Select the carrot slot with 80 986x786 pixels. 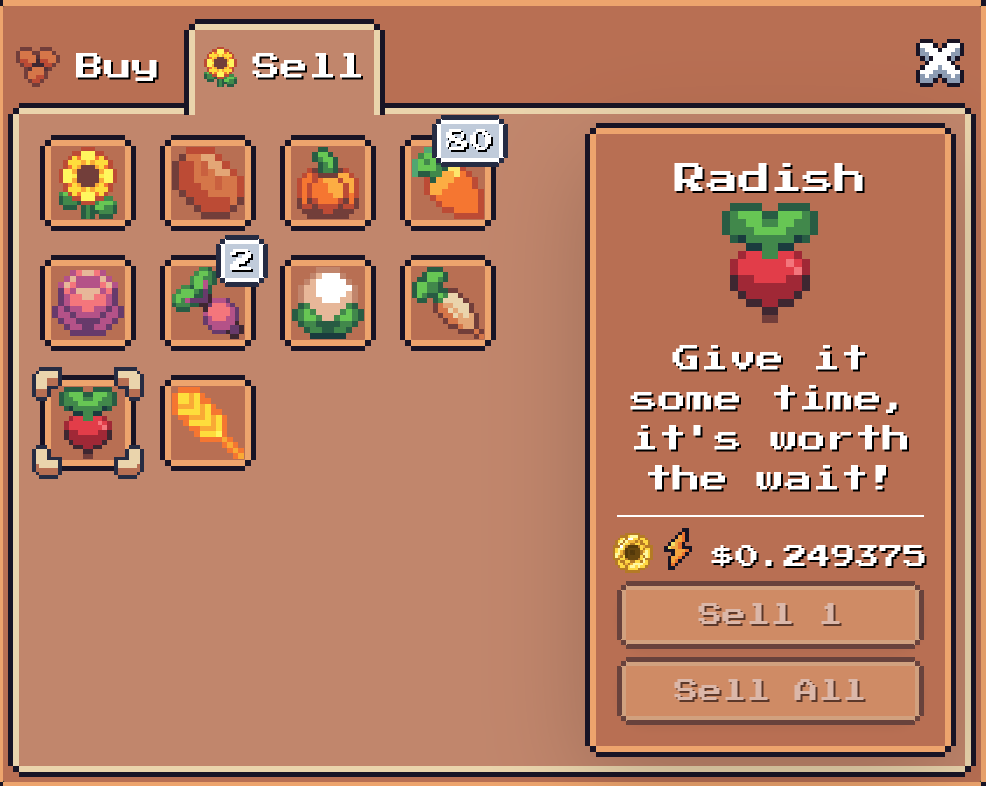point(448,183)
